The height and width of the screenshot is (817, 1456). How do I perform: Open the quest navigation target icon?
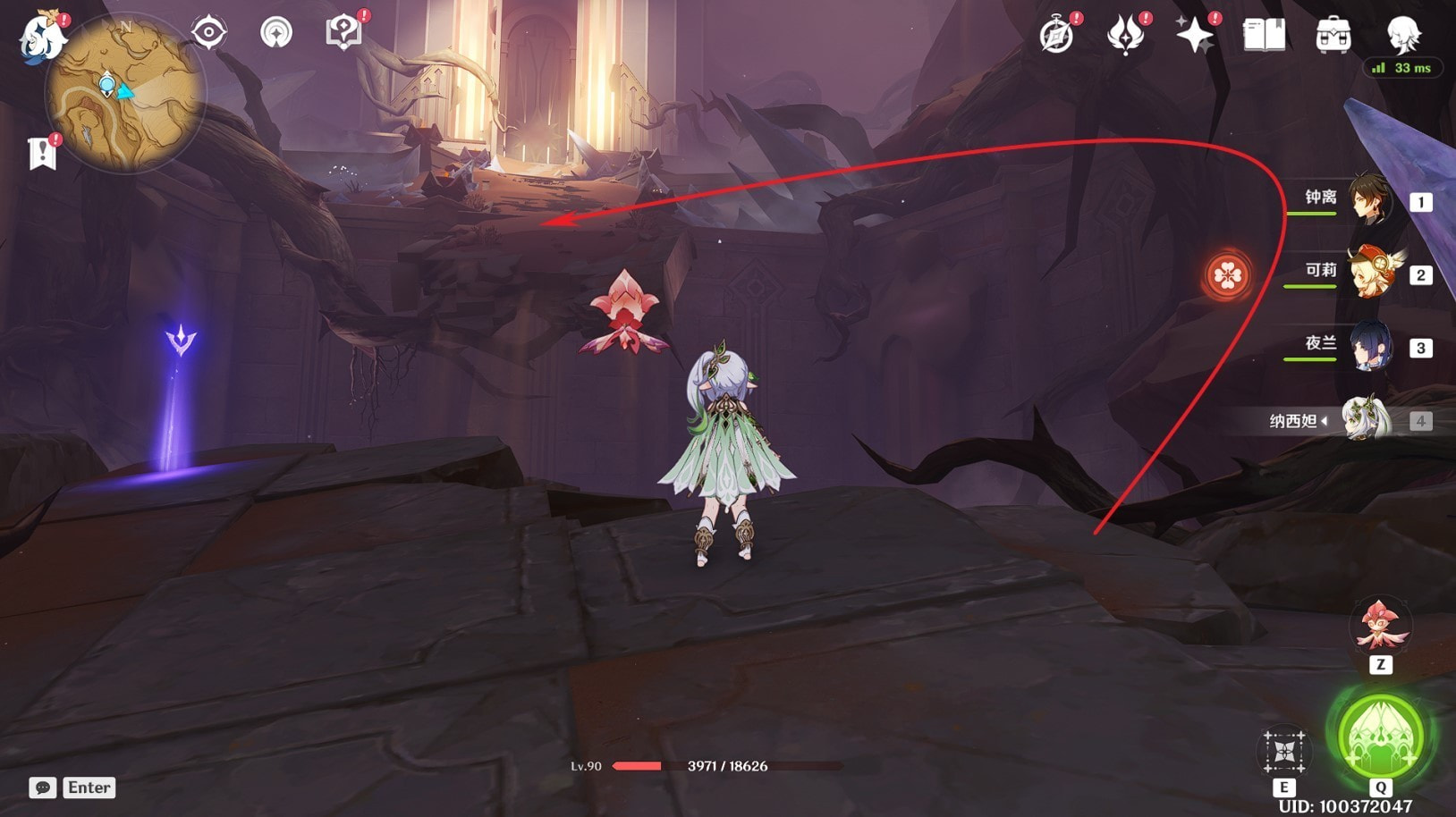point(208,33)
